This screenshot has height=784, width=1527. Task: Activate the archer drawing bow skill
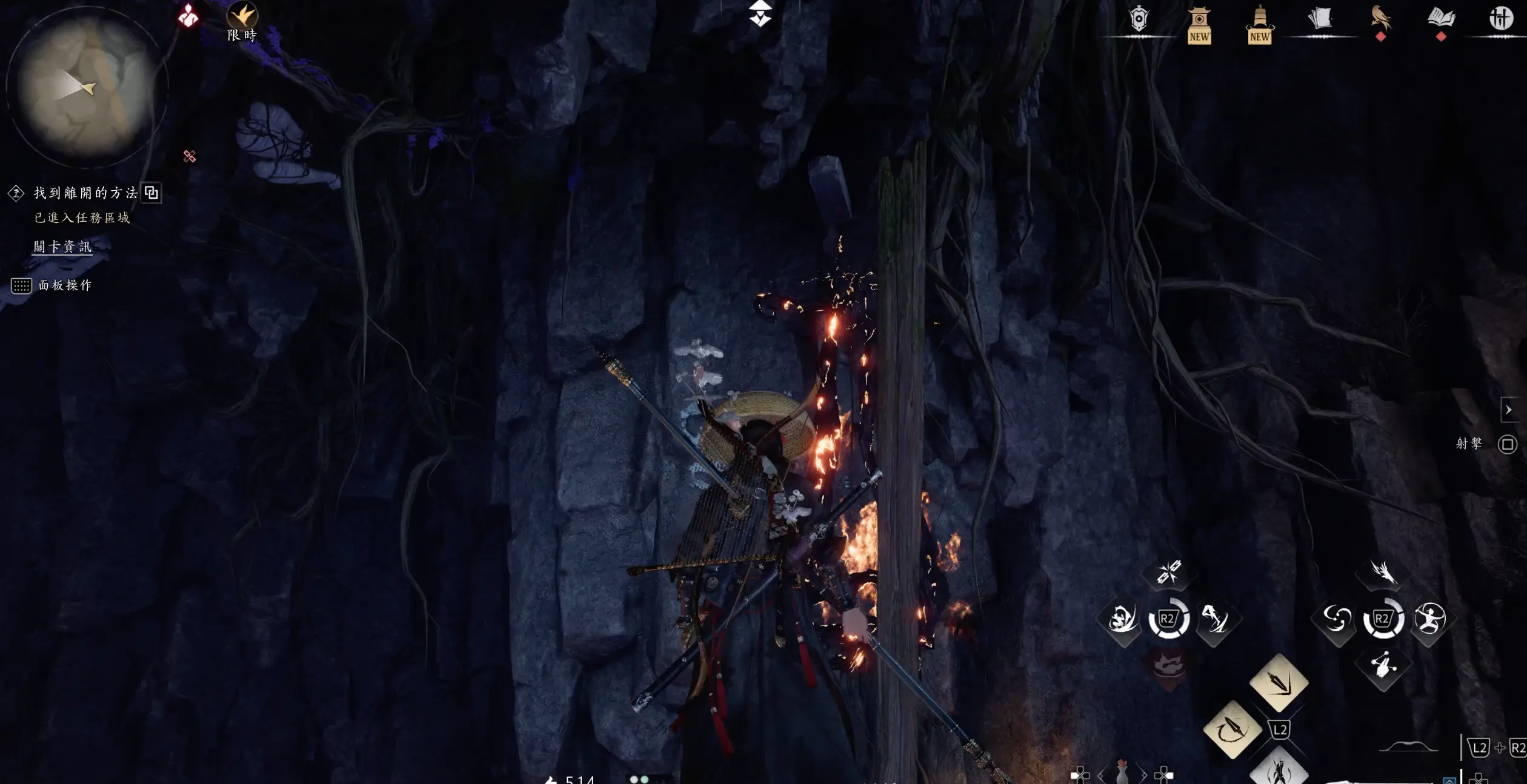pyautogui.click(x=1430, y=619)
